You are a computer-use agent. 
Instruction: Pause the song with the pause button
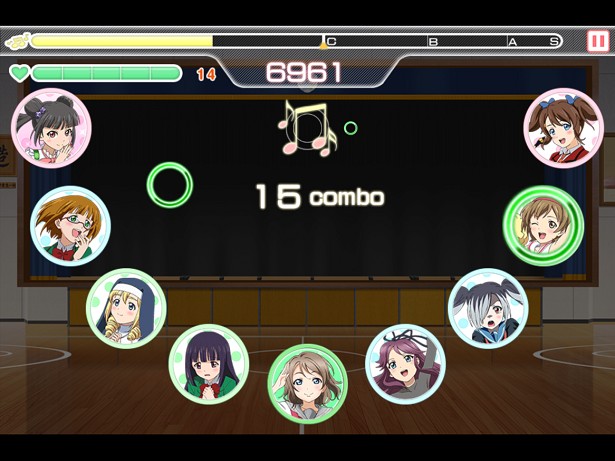[x=597, y=41]
